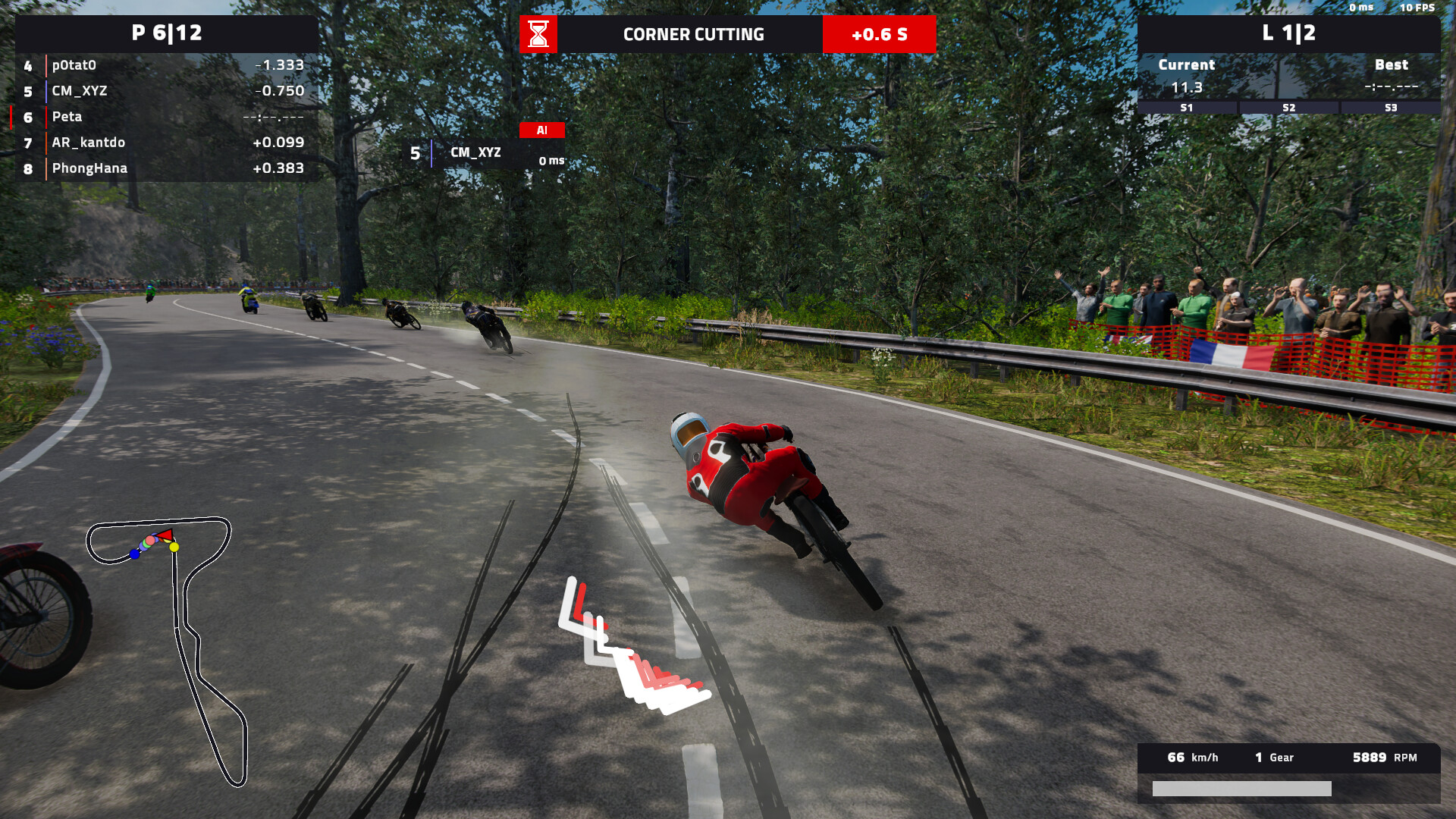Click the AI tag above CM_XYZ
This screenshot has width=1456, height=819.
(541, 130)
